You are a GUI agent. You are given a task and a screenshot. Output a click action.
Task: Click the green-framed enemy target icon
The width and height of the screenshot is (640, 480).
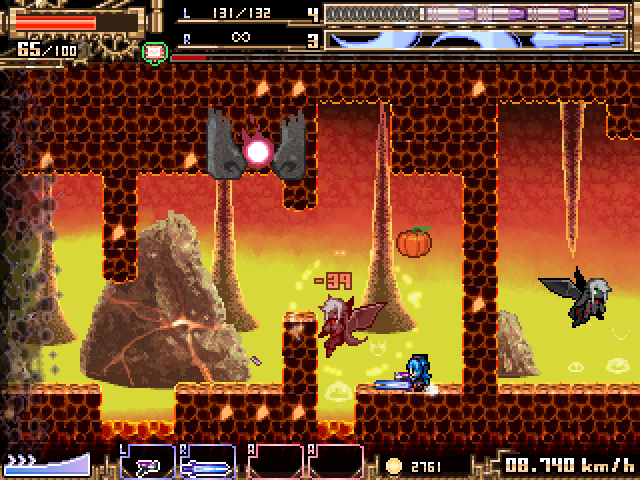coord(154,51)
